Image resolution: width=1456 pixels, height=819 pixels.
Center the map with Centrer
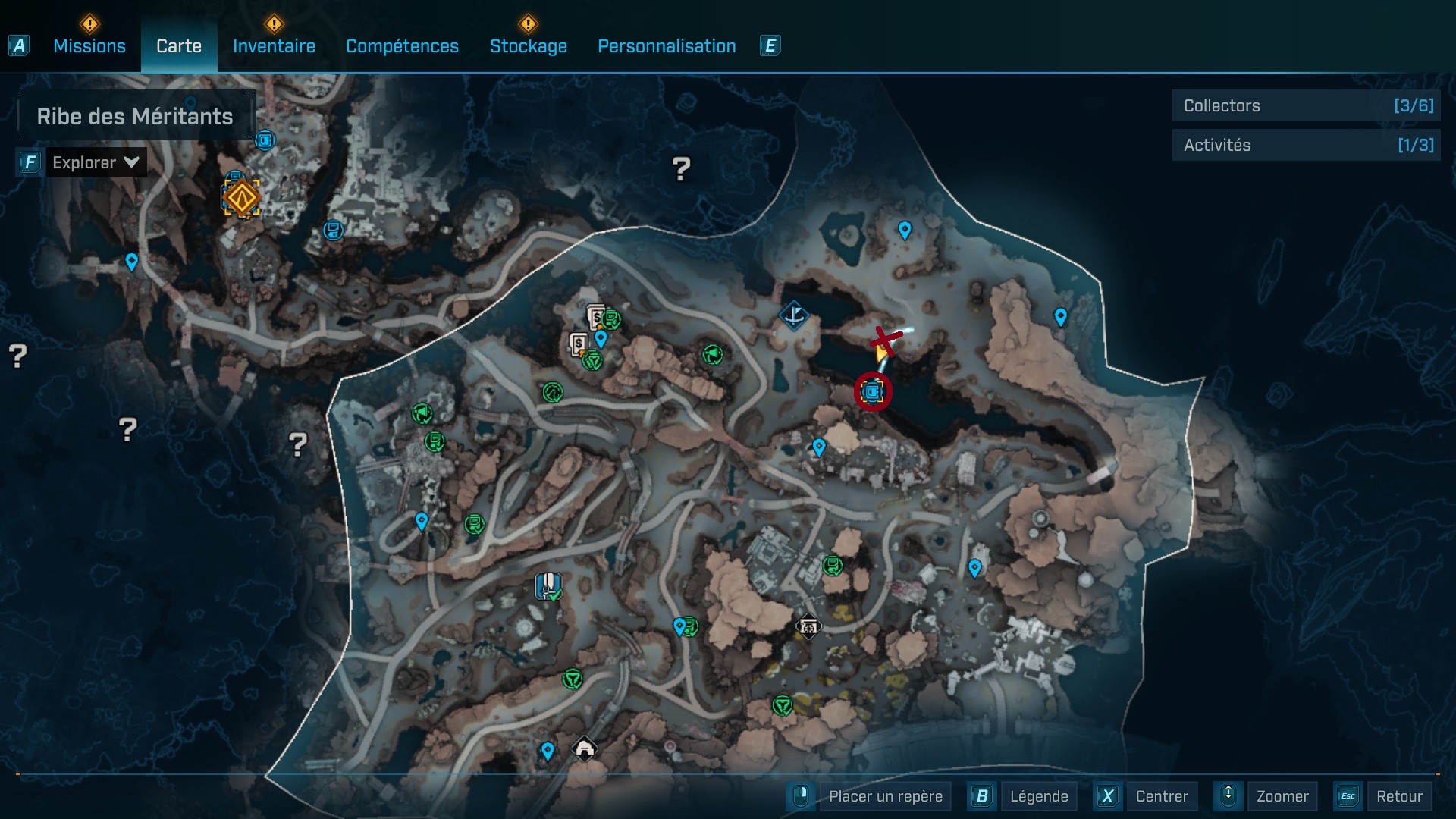pyautogui.click(x=1161, y=796)
